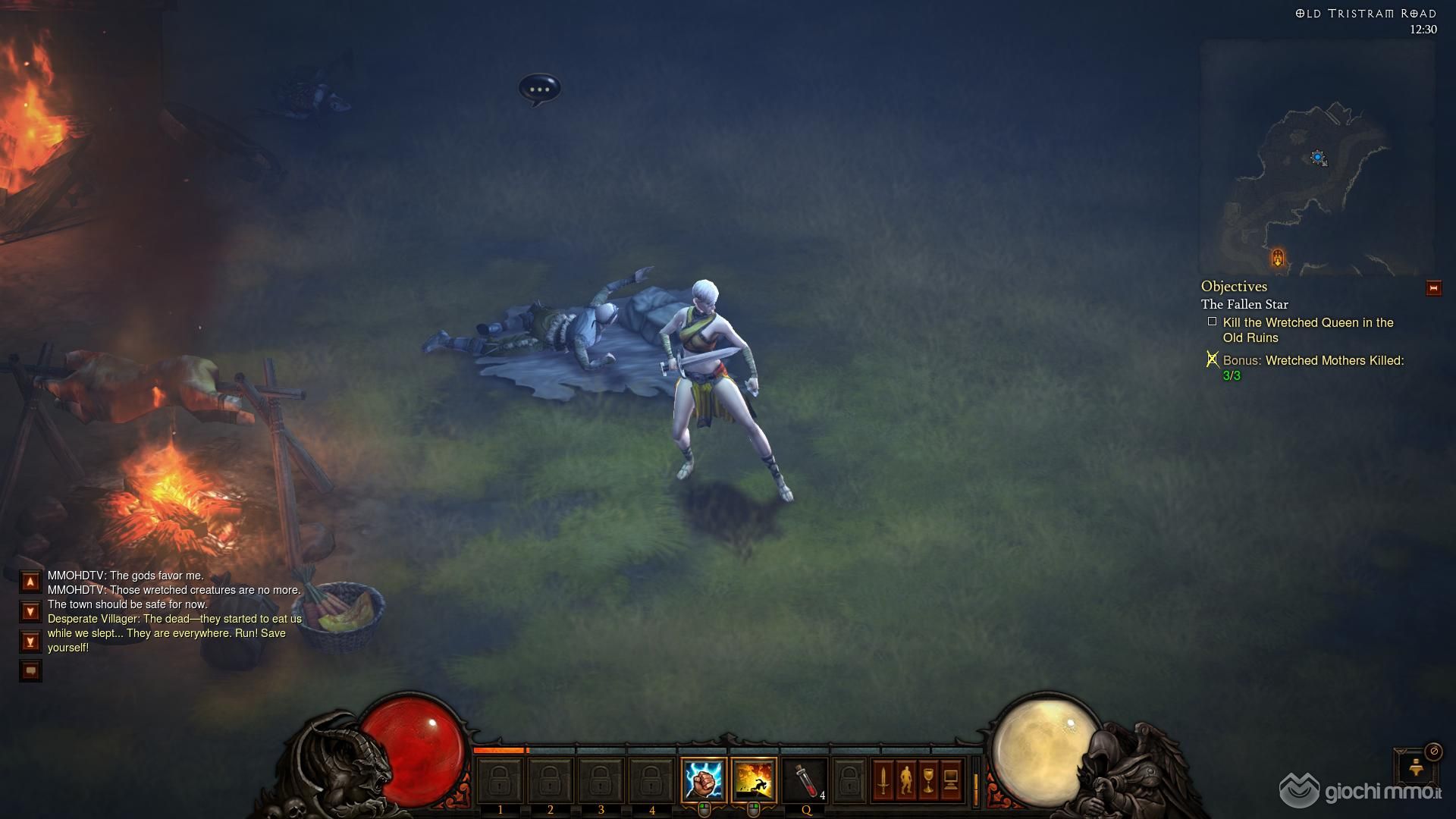Collapse the Objectives tracker panel
Screen dimensions: 1456x819
point(1433,288)
